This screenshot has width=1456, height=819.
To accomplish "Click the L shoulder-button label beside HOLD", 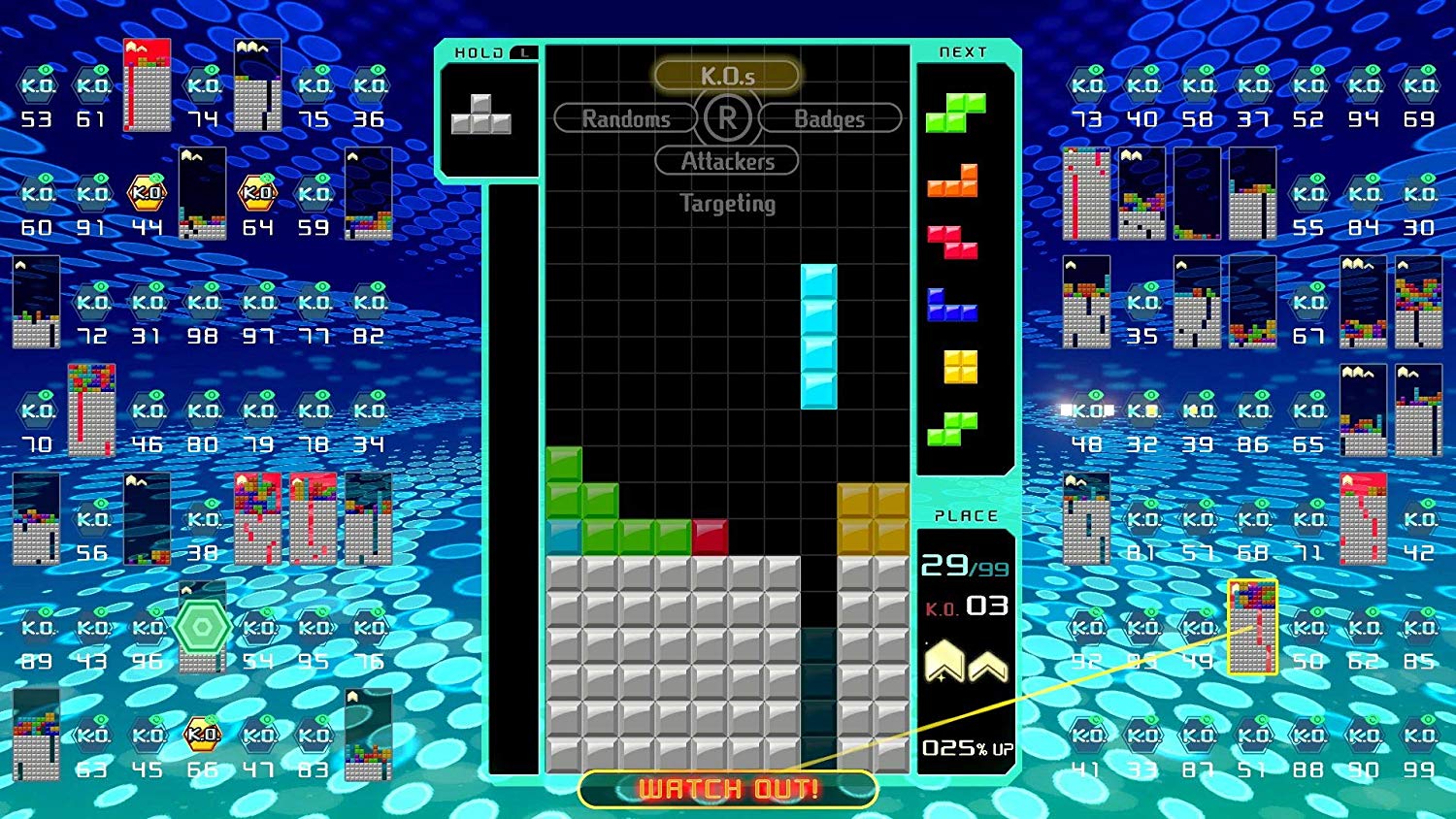I will (526, 54).
